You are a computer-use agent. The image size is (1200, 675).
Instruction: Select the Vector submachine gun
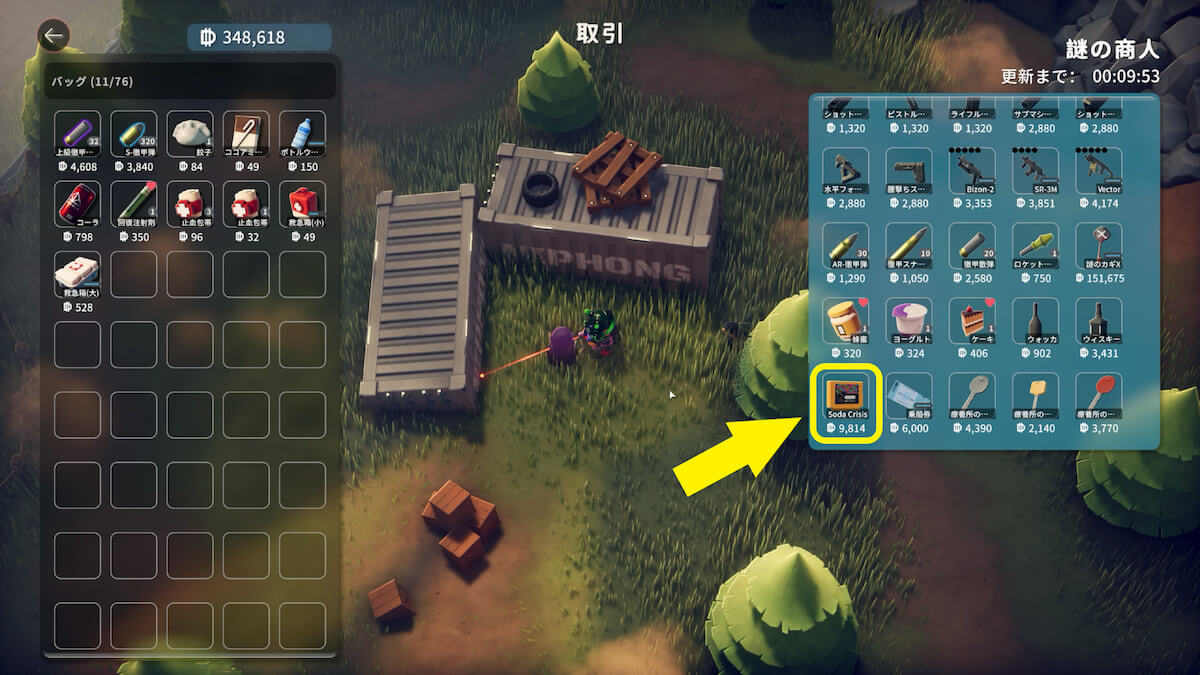click(1098, 172)
